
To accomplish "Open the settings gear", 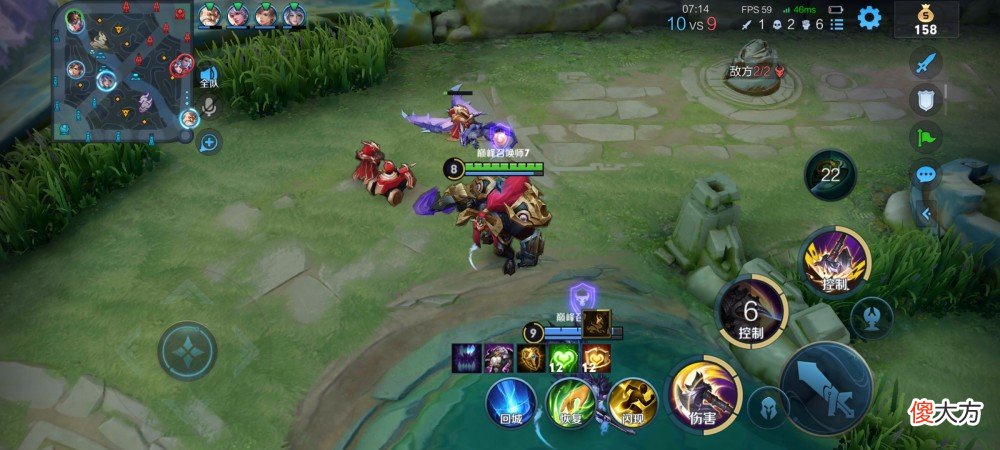I will [870, 17].
